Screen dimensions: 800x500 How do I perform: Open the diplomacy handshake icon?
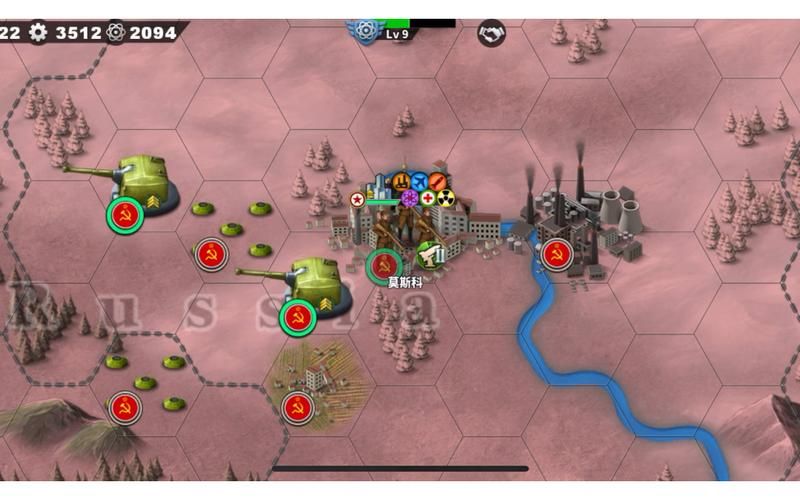point(491,33)
